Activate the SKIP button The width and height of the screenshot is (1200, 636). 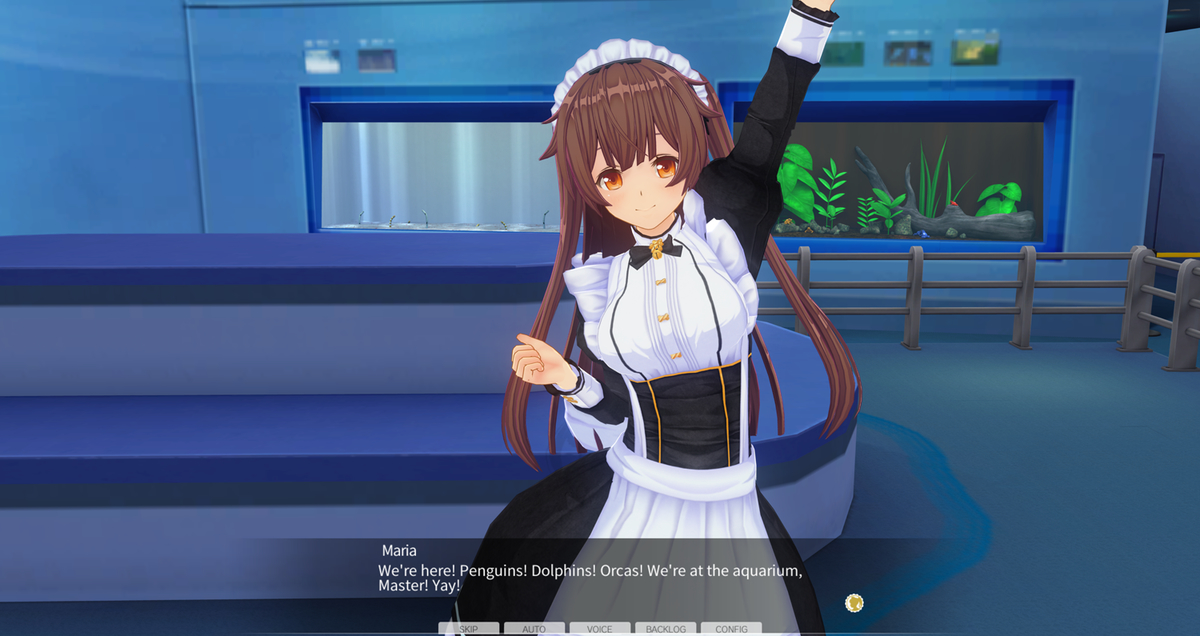tap(468, 629)
